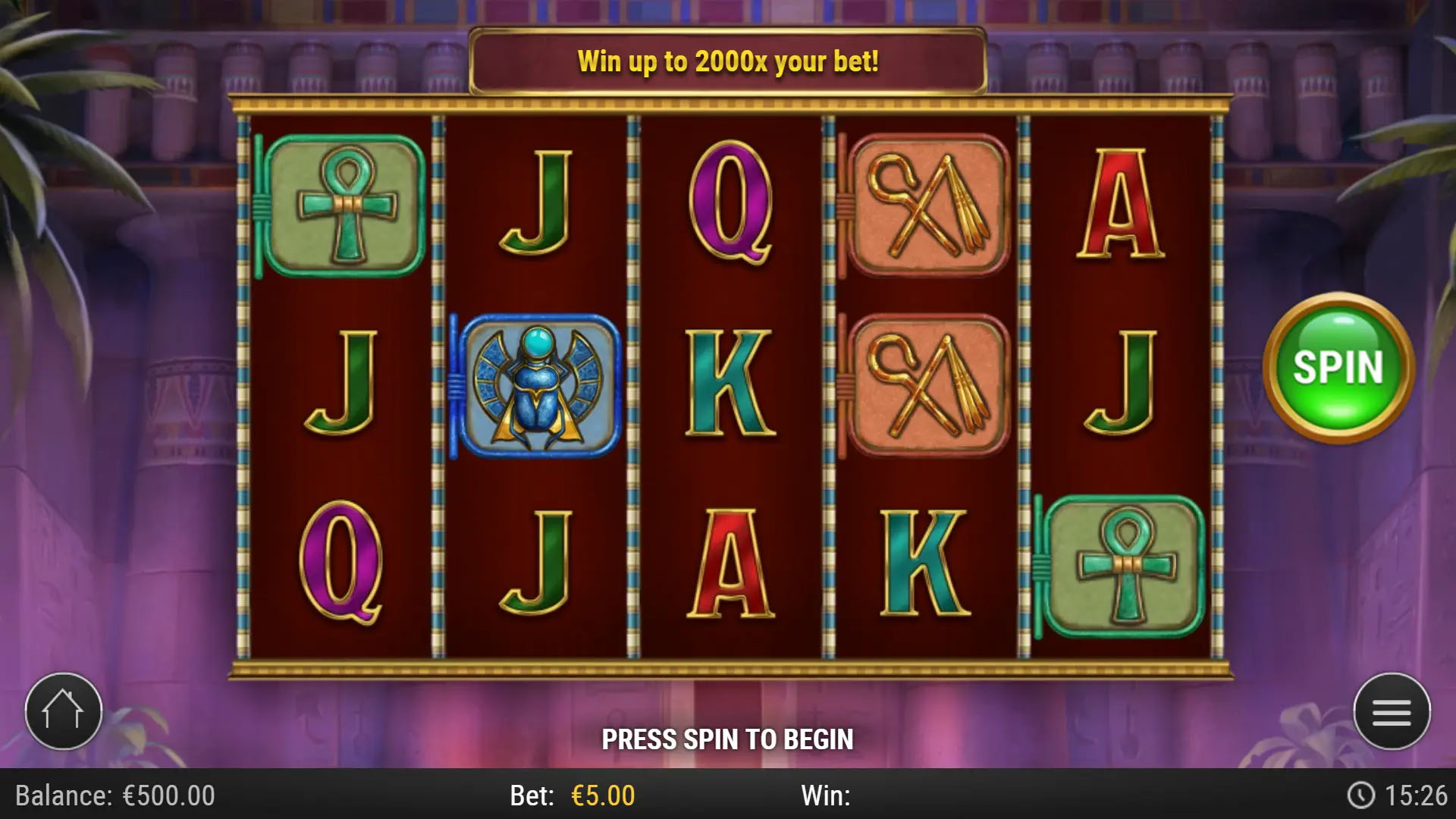Click the green Ankh symbol on first reel
This screenshot has width=1456, height=819.
(345, 203)
